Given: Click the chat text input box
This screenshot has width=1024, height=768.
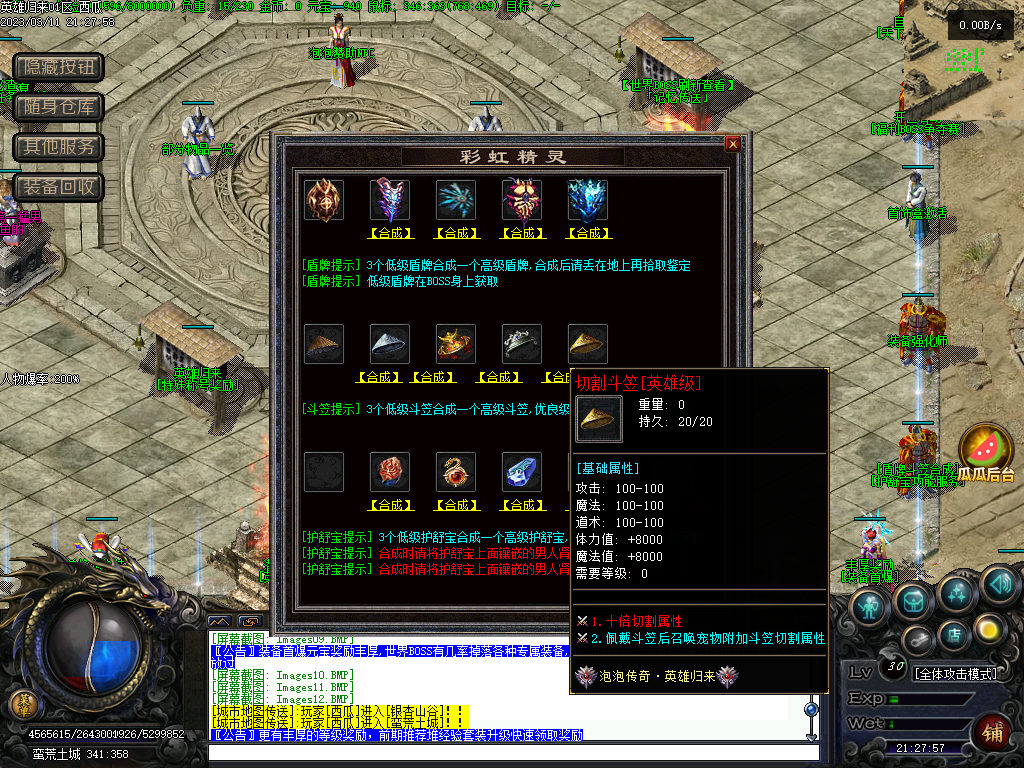Looking at the screenshot, I should (510, 752).
